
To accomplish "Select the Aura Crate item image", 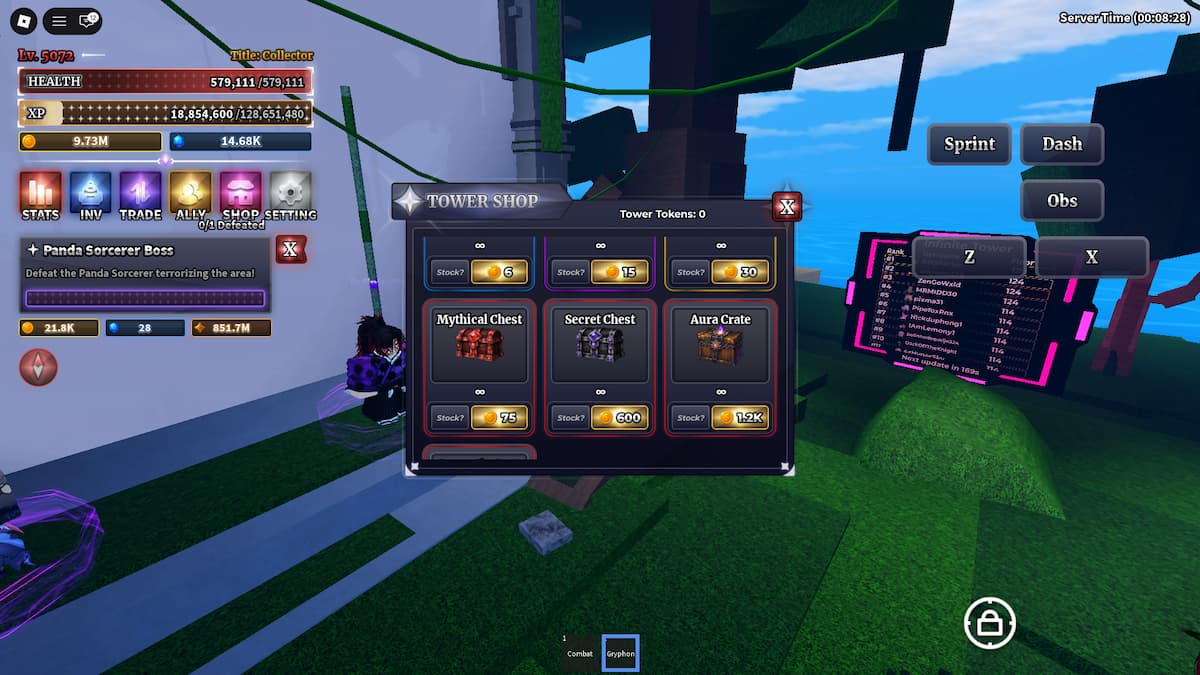I will [x=720, y=345].
